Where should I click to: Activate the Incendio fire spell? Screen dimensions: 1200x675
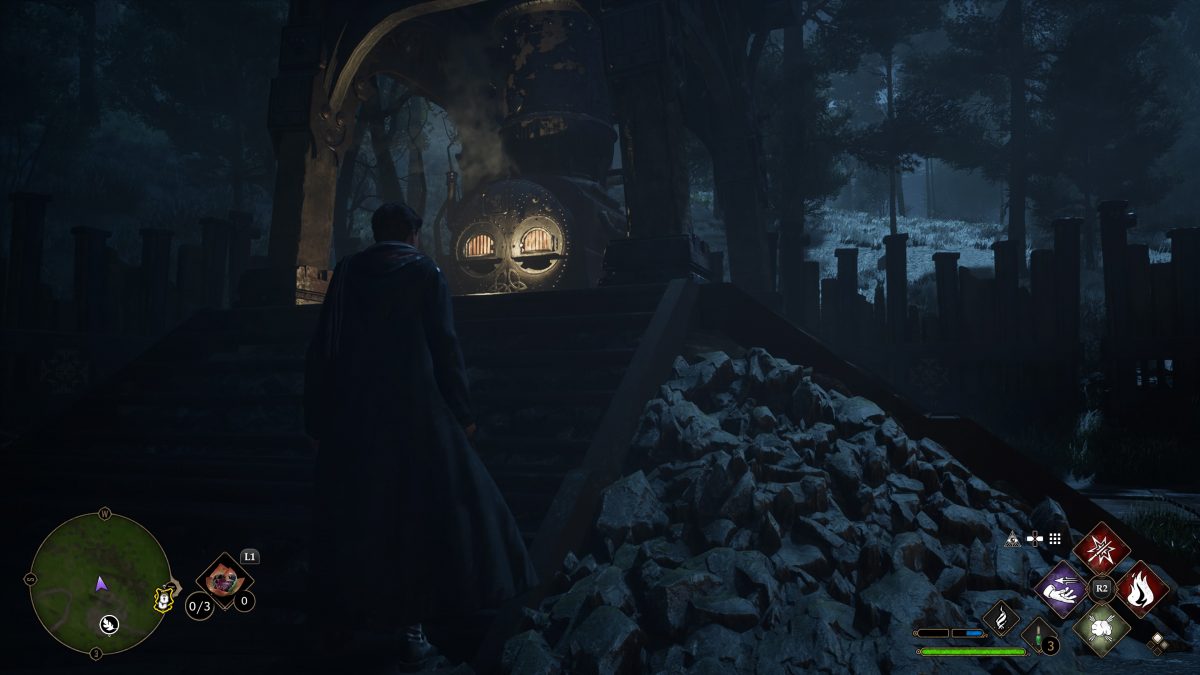(x=1142, y=589)
